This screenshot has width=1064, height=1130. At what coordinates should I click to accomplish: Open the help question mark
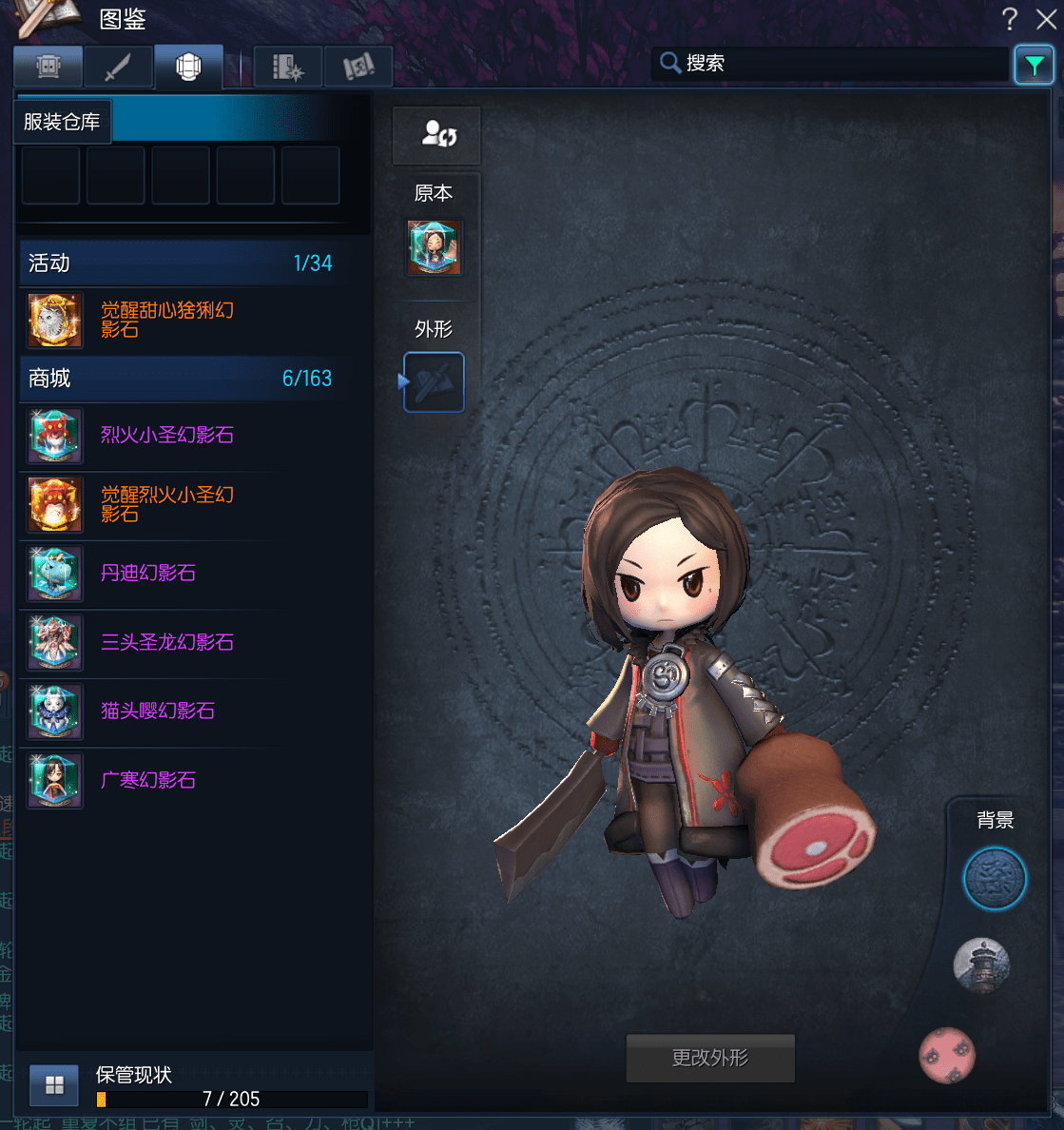(1010, 19)
